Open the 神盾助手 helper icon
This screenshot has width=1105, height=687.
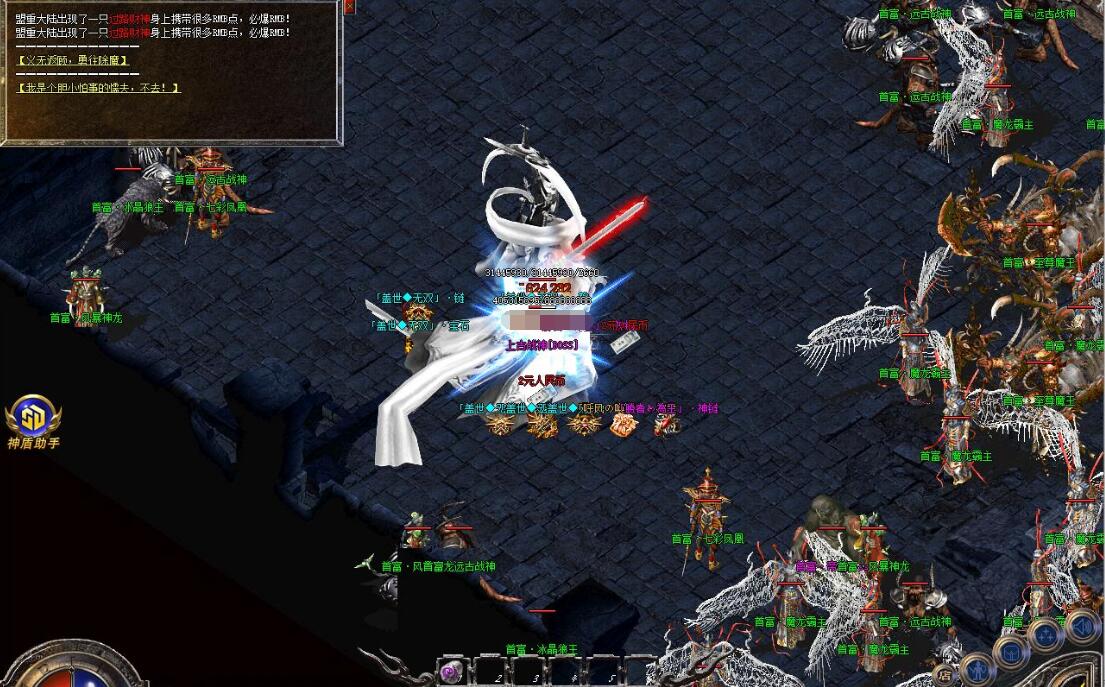(33, 416)
